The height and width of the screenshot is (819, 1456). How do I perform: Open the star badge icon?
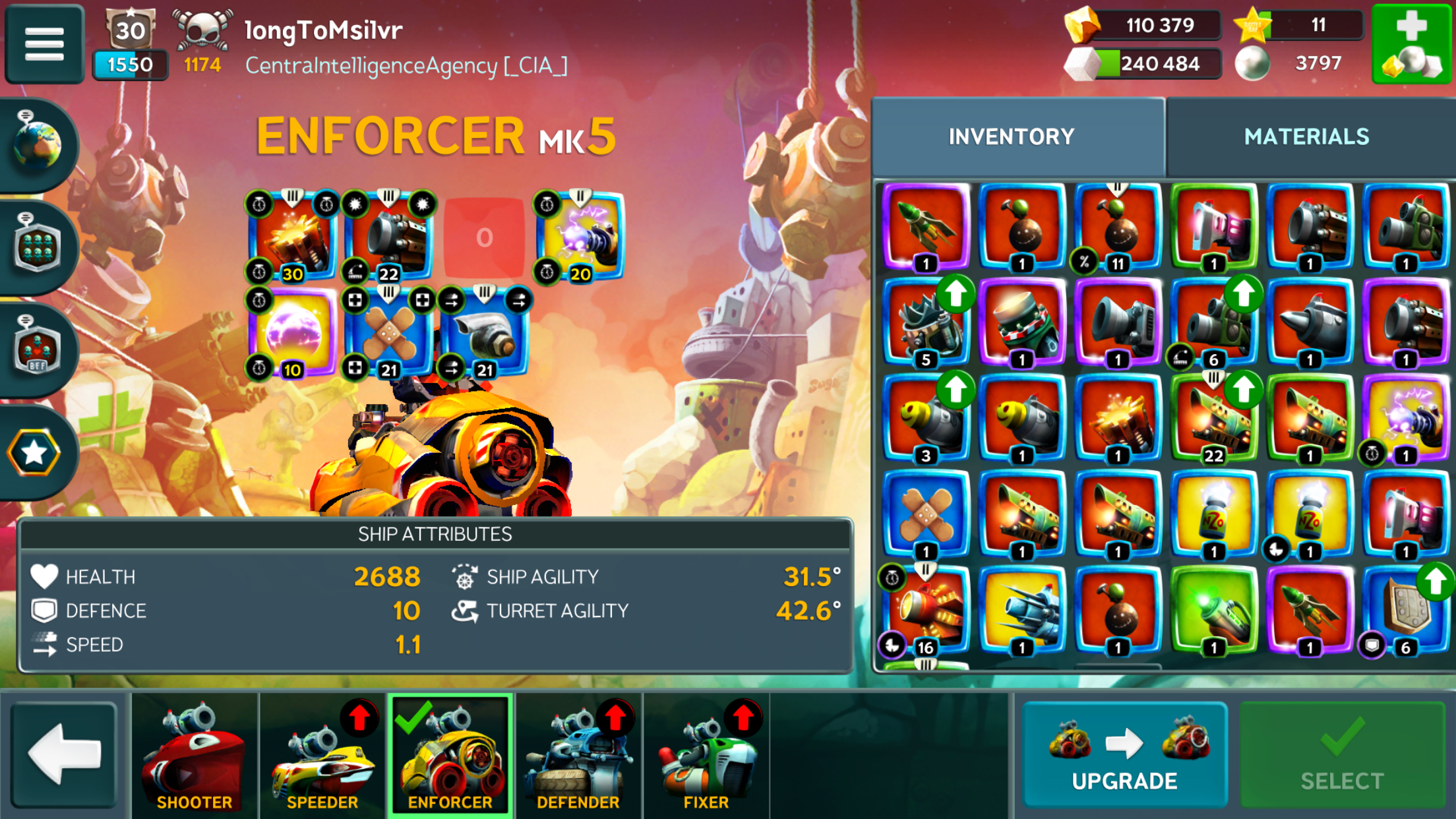34,452
